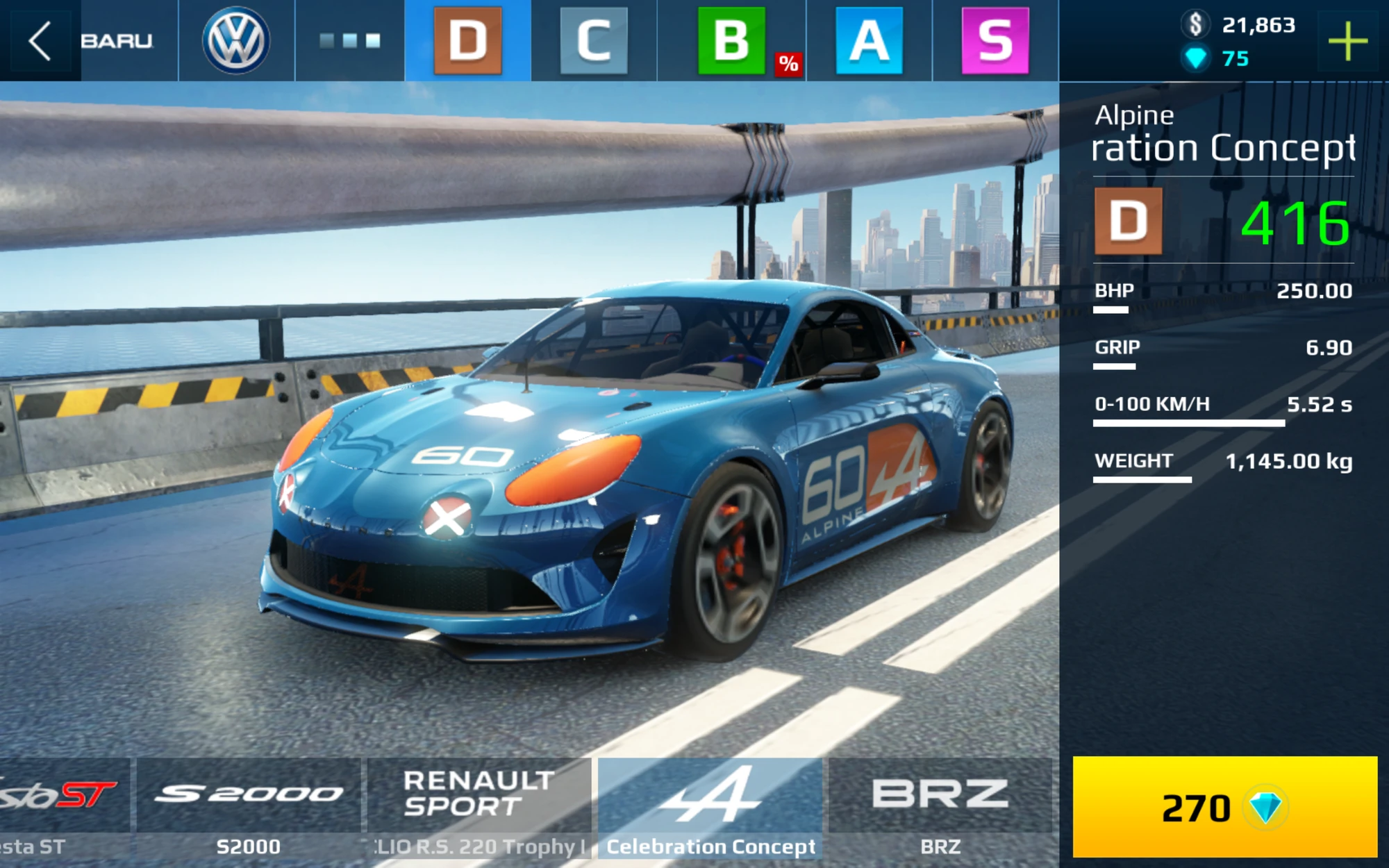The height and width of the screenshot is (868, 1389).
Task: Toggle the three-dots filter option
Action: pos(349,42)
